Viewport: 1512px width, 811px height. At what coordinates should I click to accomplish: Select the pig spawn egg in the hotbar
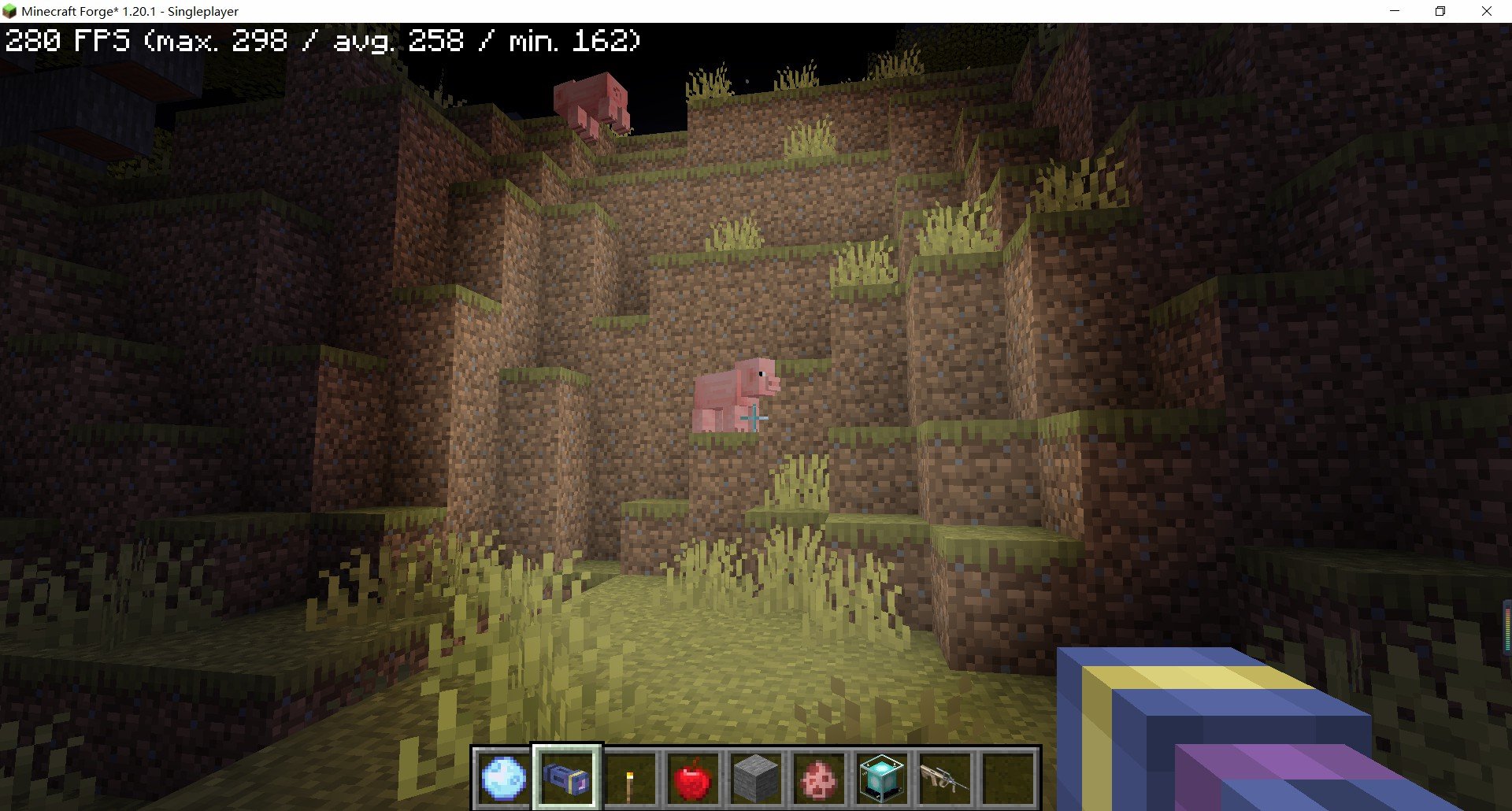click(817, 776)
